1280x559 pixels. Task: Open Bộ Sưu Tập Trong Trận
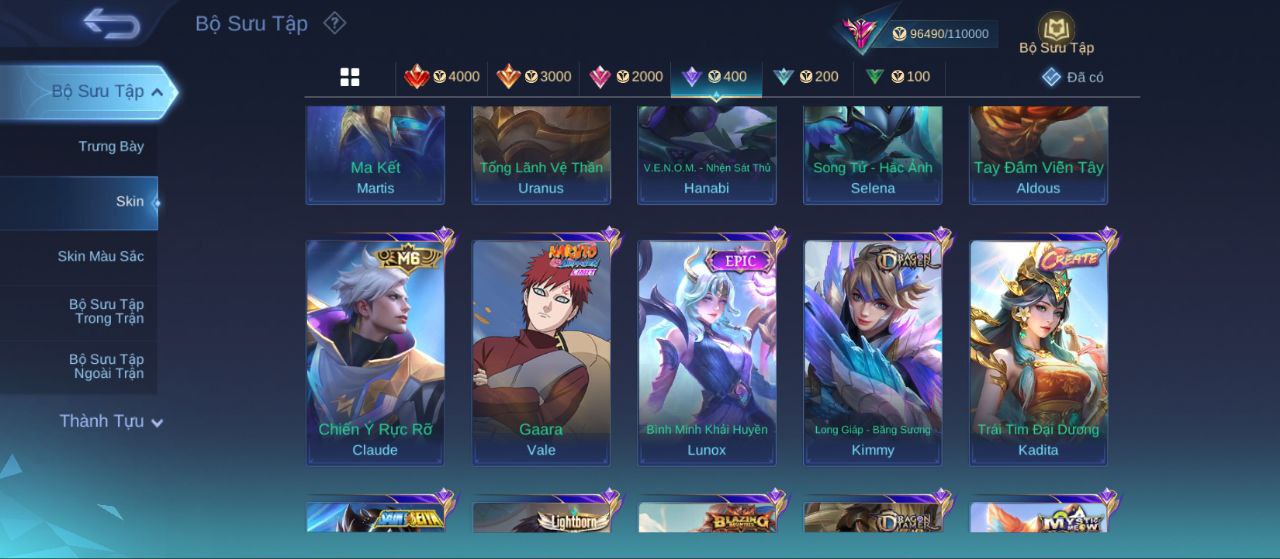coord(106,312)
